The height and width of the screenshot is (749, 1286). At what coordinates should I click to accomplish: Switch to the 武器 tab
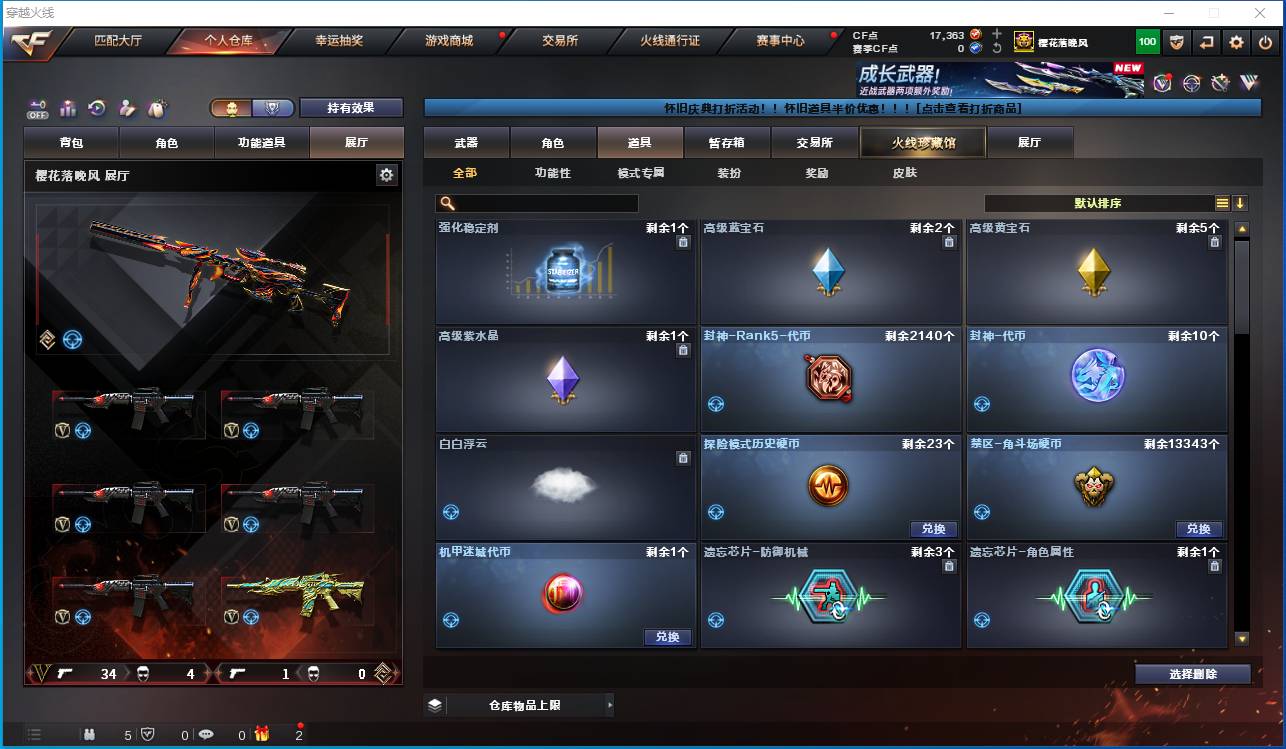click(x=465, y=142)
